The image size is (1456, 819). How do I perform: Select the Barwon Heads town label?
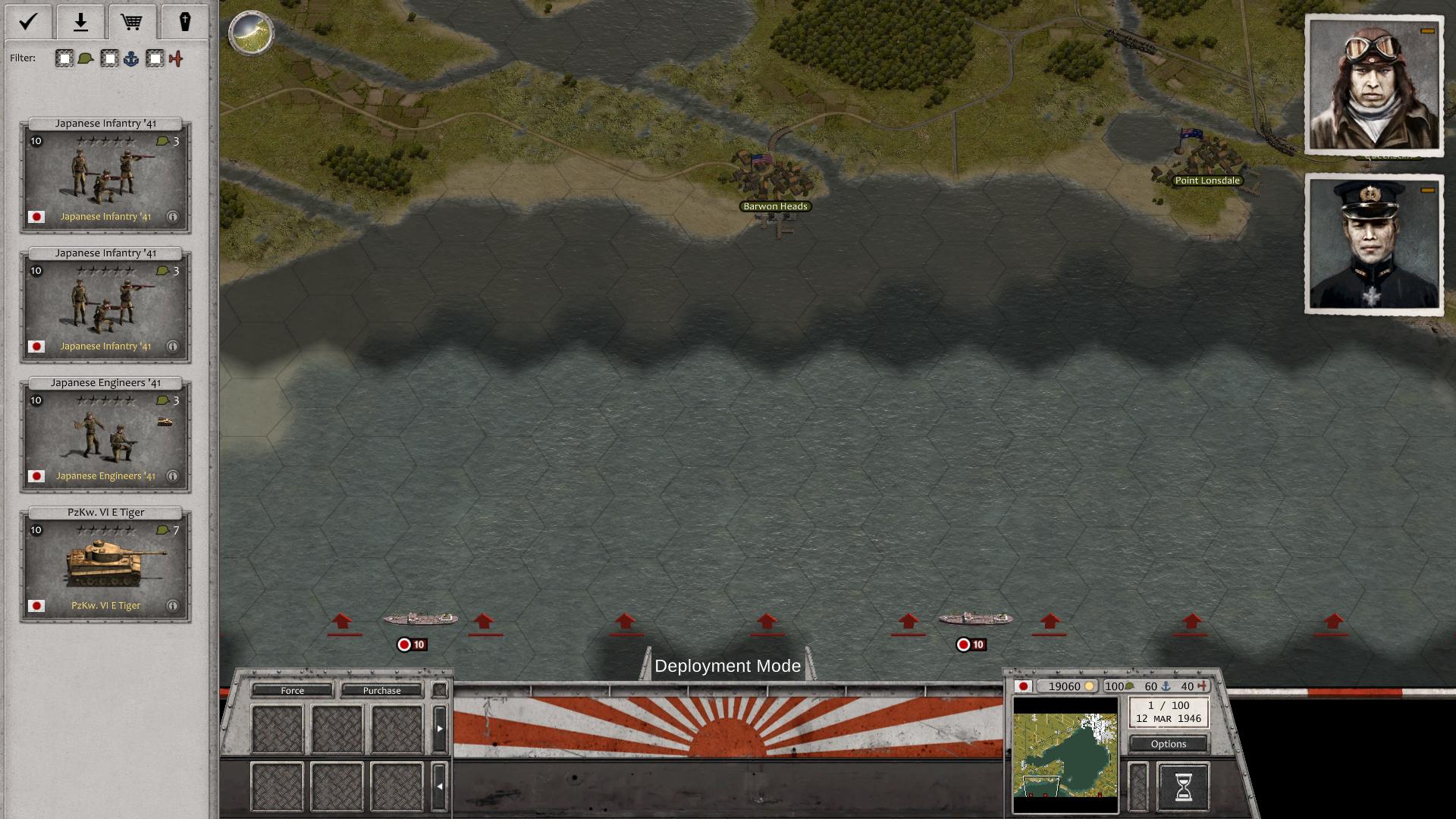pos(775,206)
